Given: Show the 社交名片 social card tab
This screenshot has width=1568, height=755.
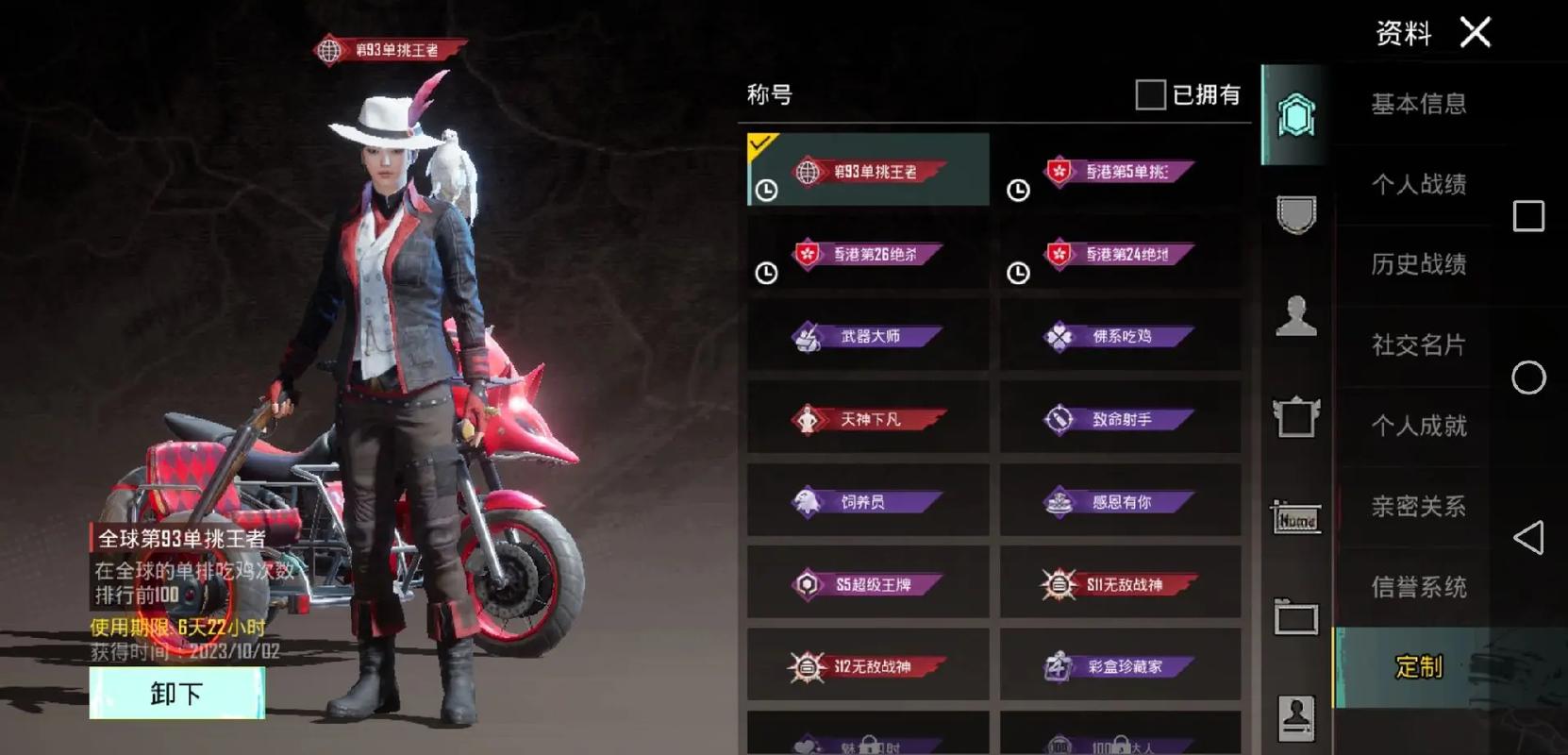Looking at the screenshot, I should (x=1418, y=345).
